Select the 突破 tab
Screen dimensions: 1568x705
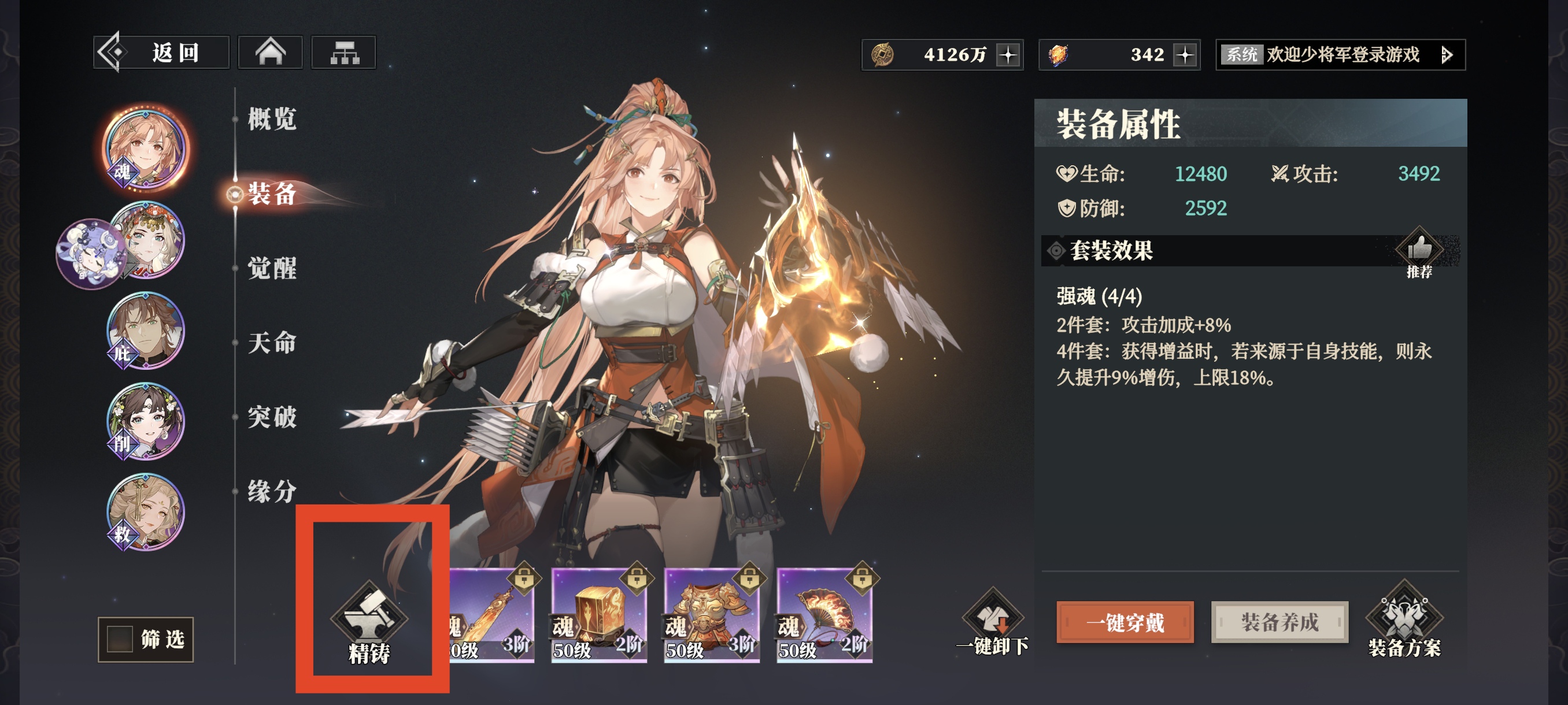click(272, 417)
